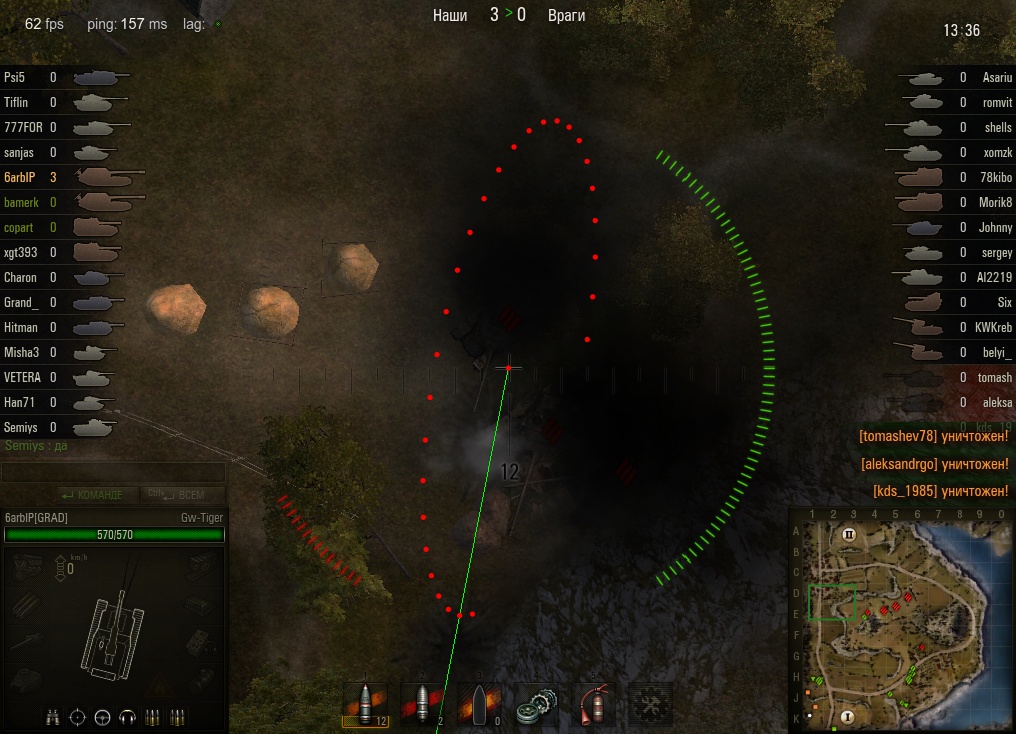Screen dimensions: 1016x734
Task: Click enemy base marker II on minimap
Action: (850, 535)
